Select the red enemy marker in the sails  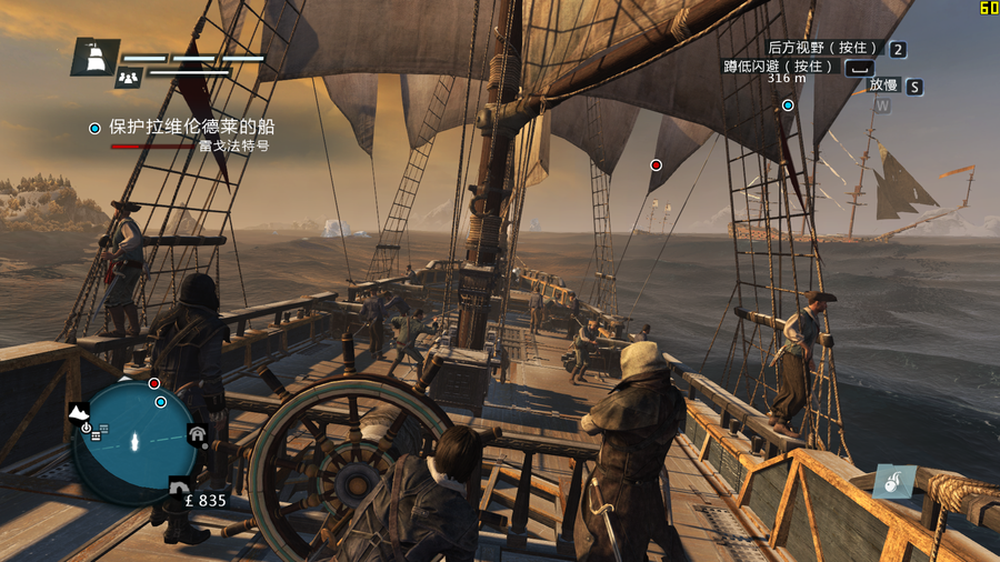[x=656, y=165]
